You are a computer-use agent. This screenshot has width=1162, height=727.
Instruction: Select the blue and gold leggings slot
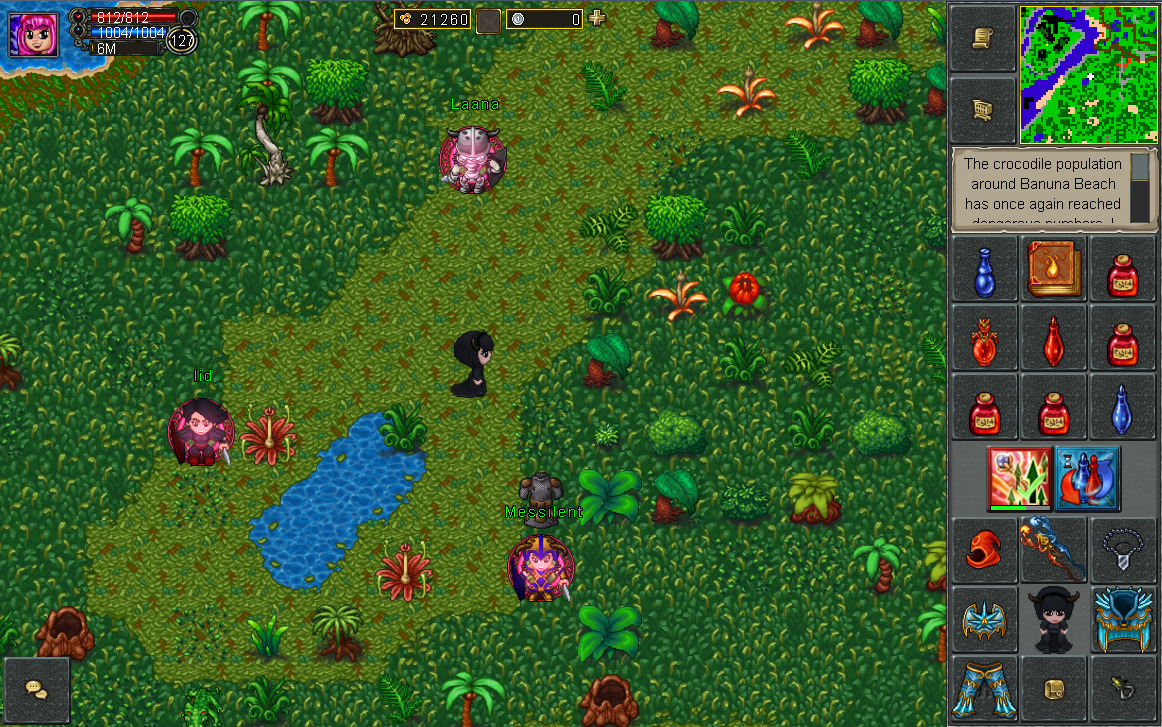[984, 688]
